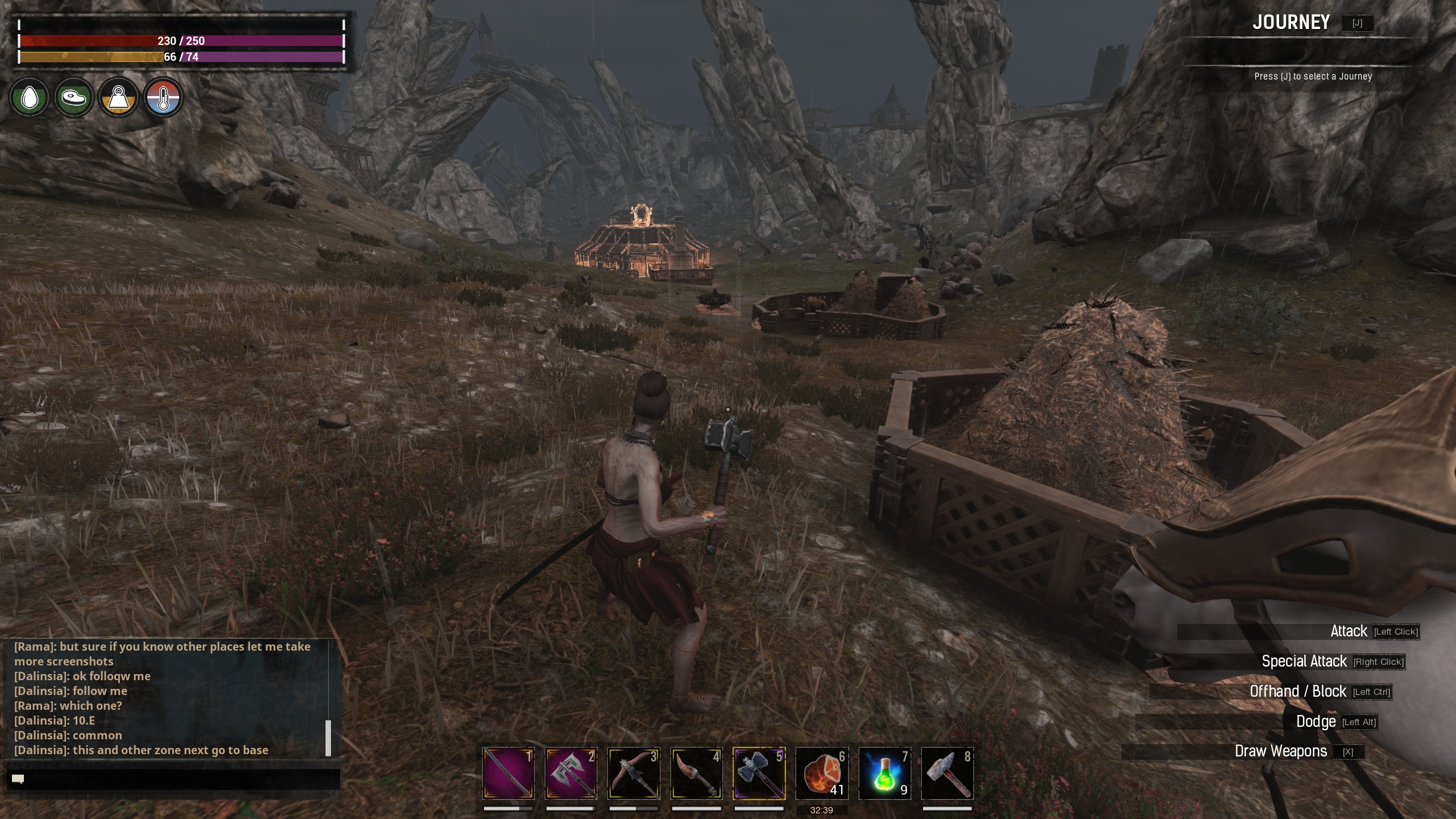Image resolution: width=1456 pixels, height=819 pixels.
Task: Select the katana in hotbar slot 1
Action: click(x=508, y=773)
